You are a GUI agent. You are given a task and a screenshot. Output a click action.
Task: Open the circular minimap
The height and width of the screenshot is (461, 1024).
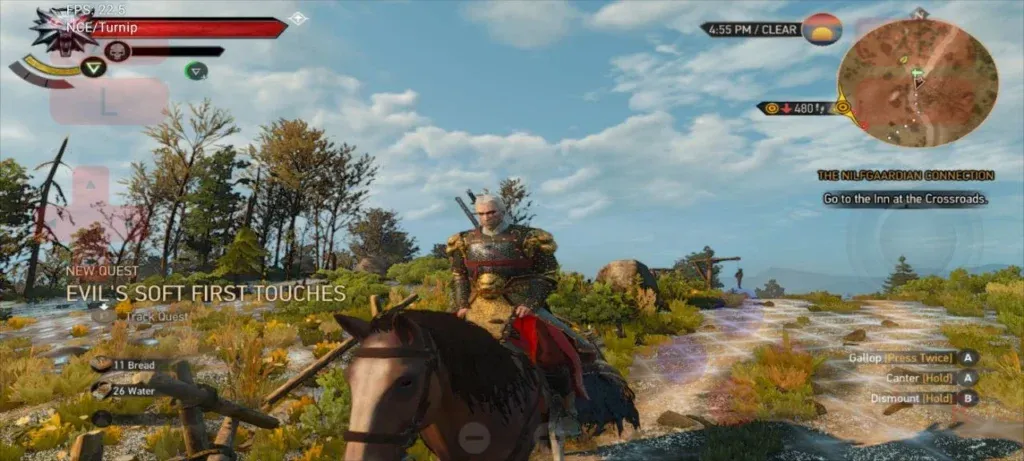[x=916, y=82]
